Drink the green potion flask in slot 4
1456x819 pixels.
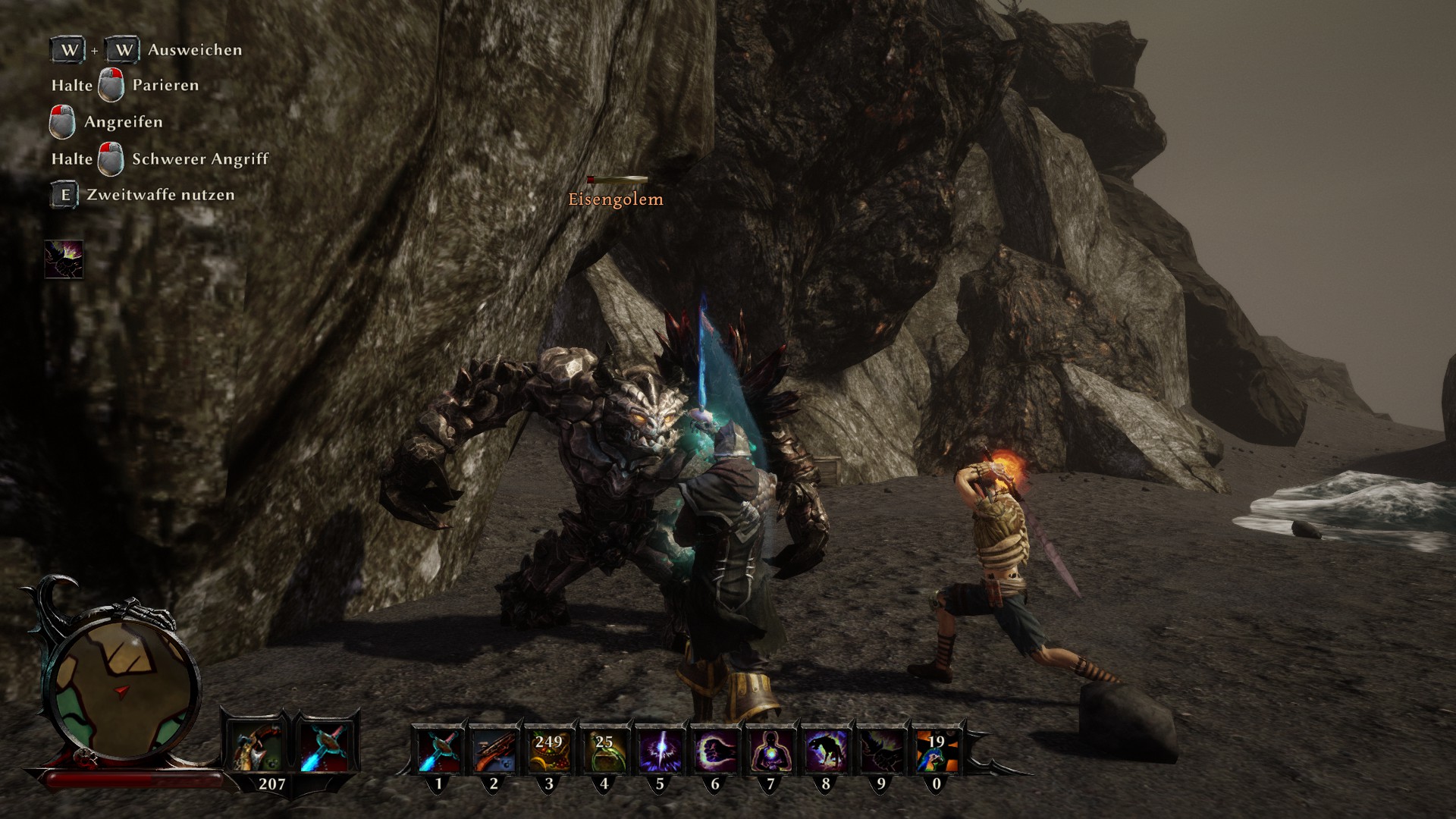(x=604, y=749)
